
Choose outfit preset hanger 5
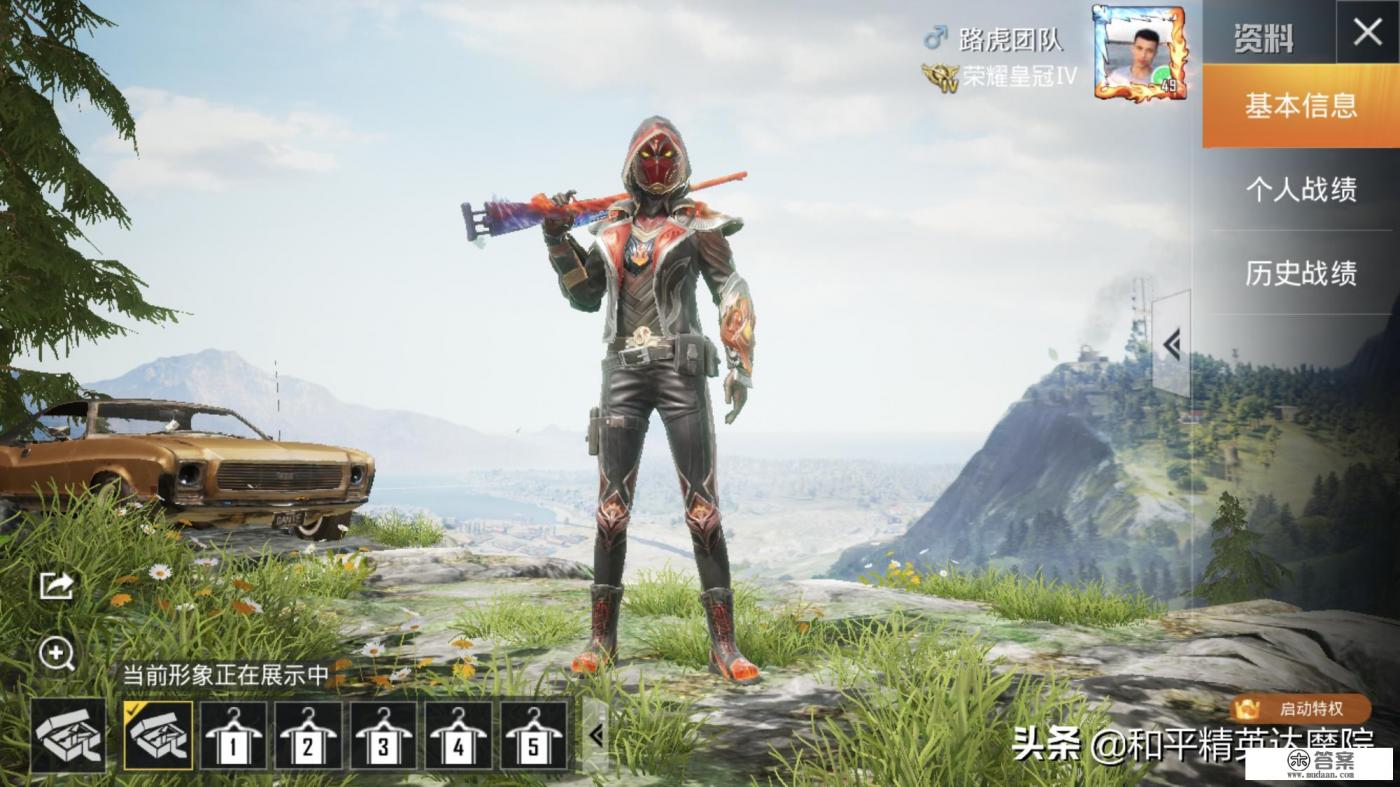(534, 735)
